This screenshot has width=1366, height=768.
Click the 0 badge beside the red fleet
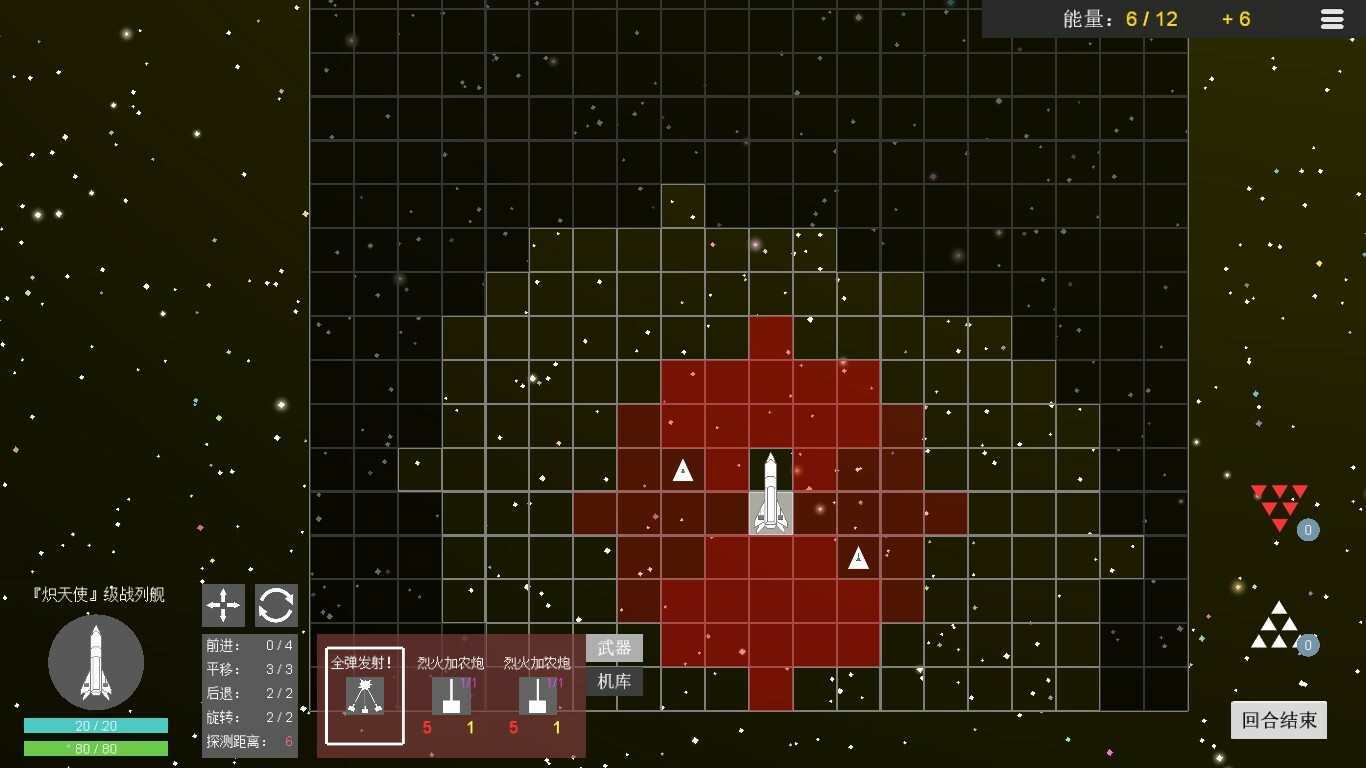point(1308,531)
